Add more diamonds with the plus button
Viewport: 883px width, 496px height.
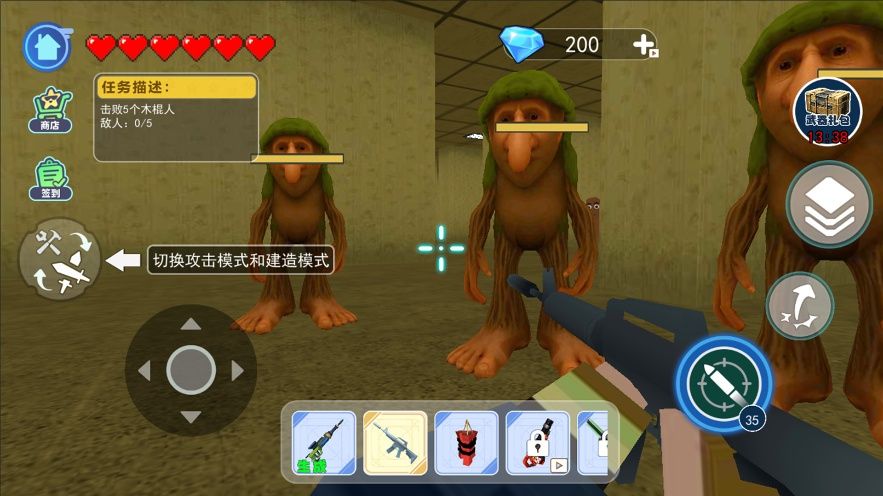pos(645,45)
